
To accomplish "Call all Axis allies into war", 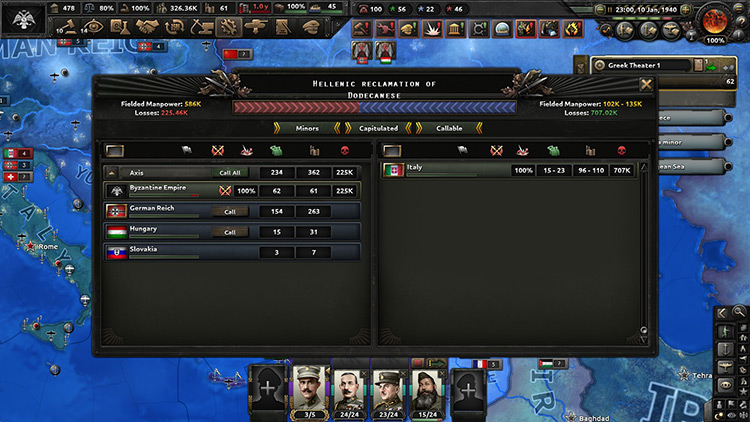I will (x=230, y=172).
